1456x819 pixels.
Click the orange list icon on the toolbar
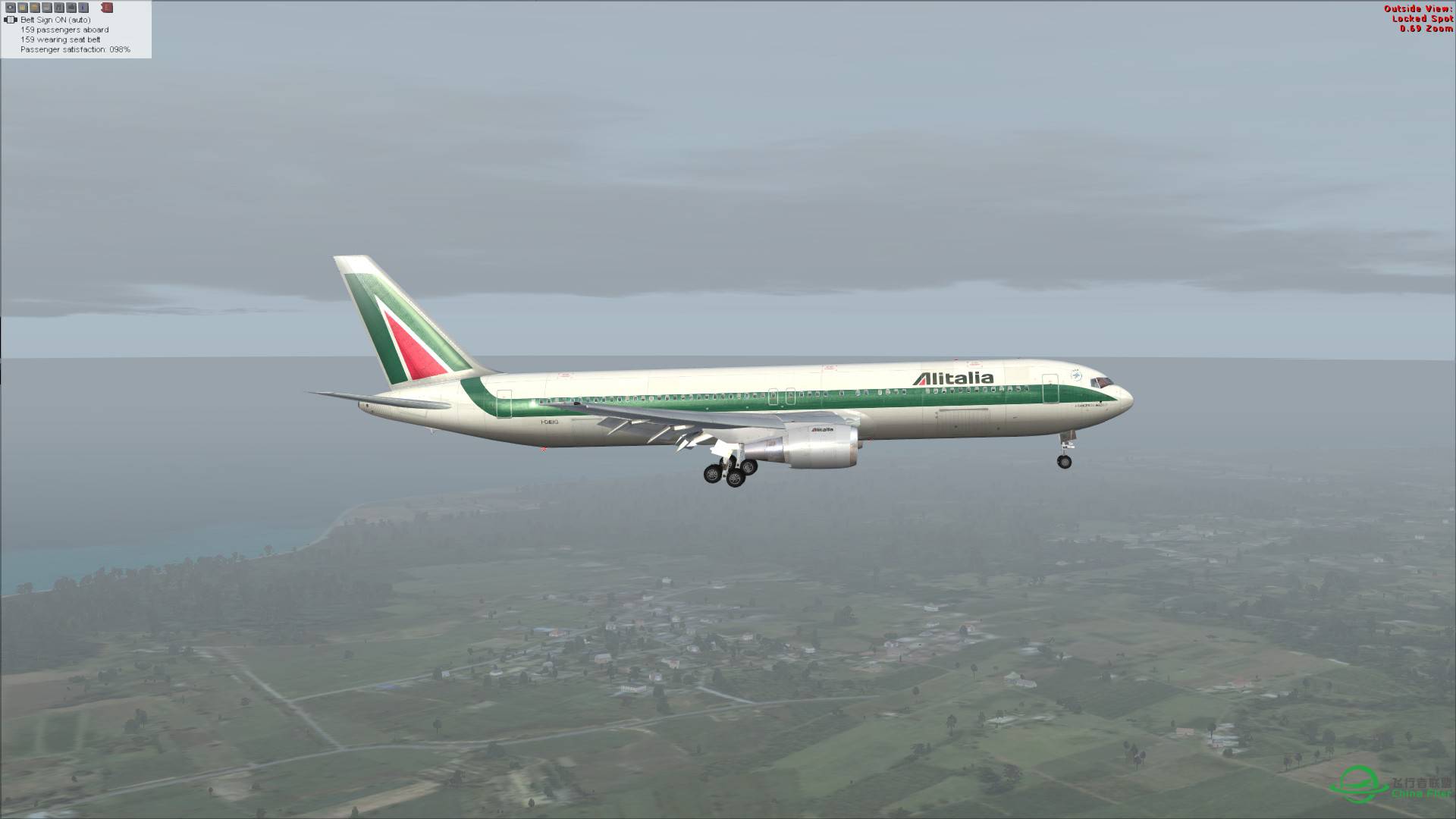tap(34, 8)
